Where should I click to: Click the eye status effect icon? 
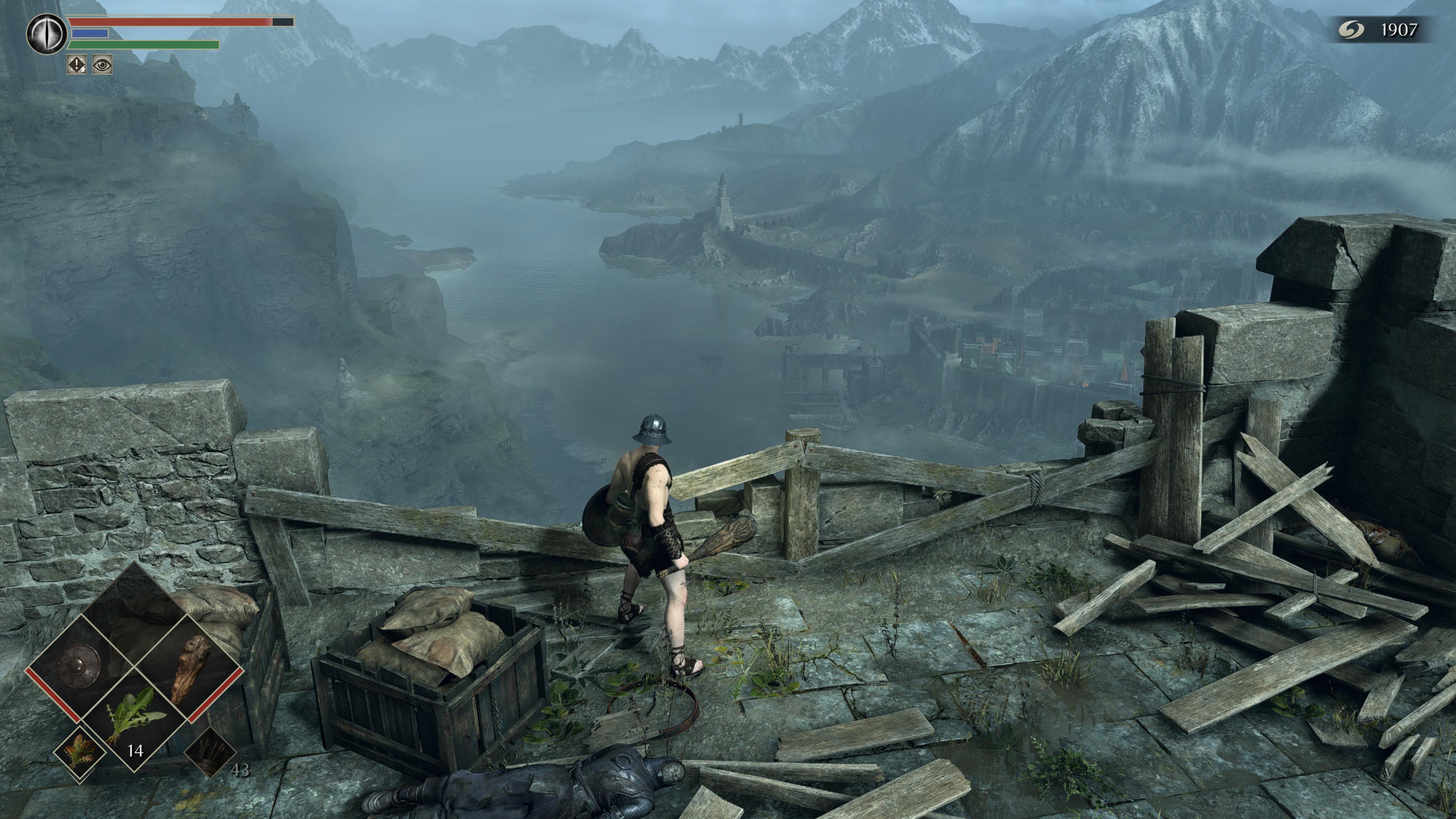(x=102, y=65)
